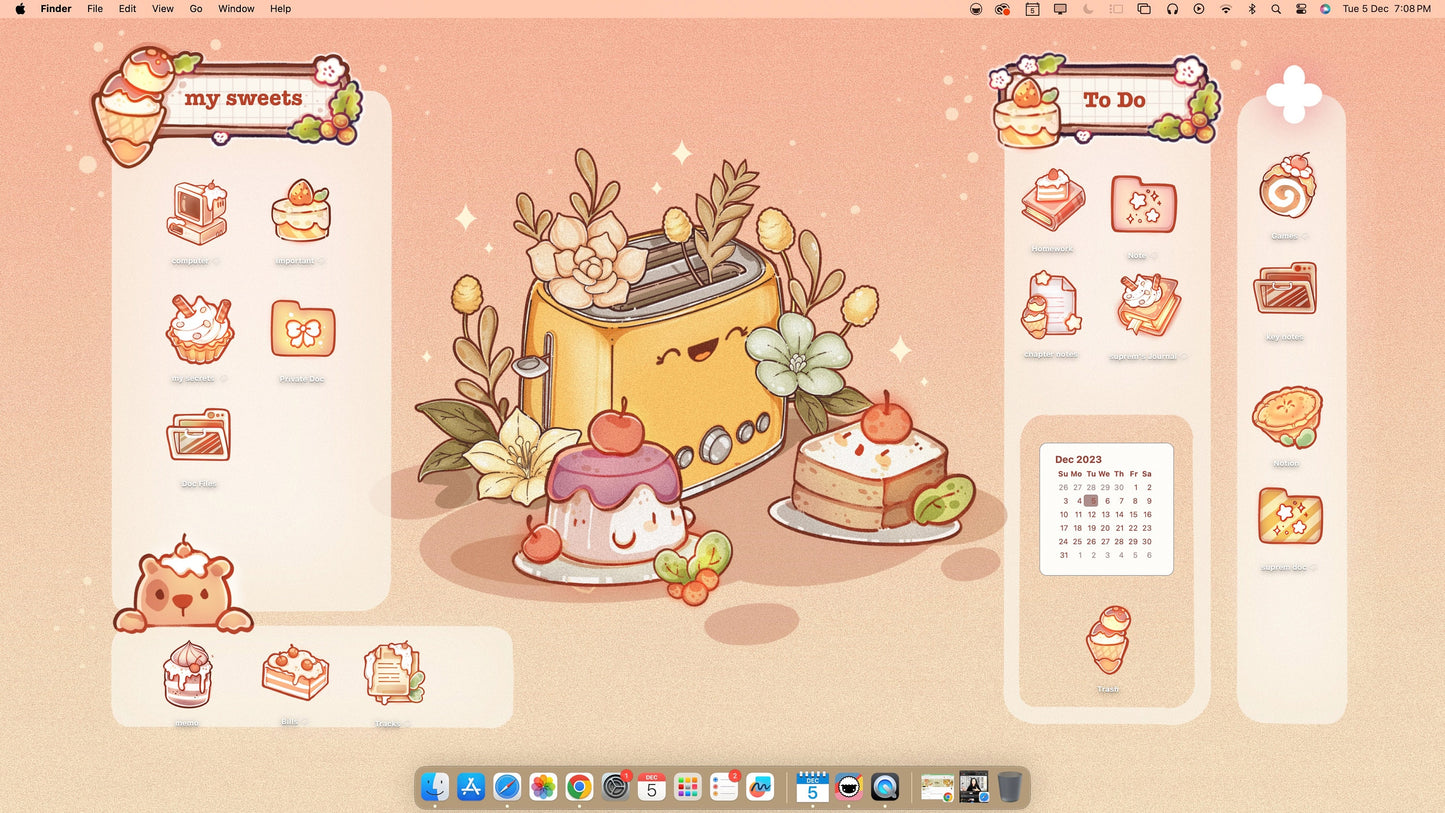Open the chapter notes icon
This screenshot has height=813, width=1445.
pos(1051,307)
